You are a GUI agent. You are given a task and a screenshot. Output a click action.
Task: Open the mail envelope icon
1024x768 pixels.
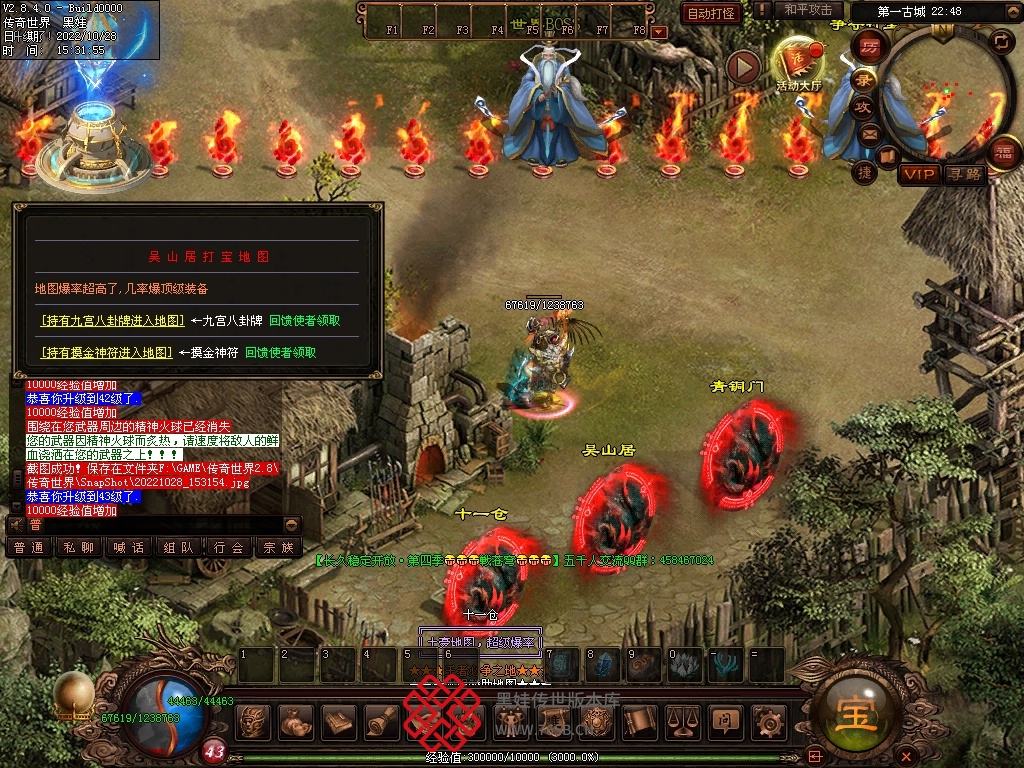click(x=869, y=133)
